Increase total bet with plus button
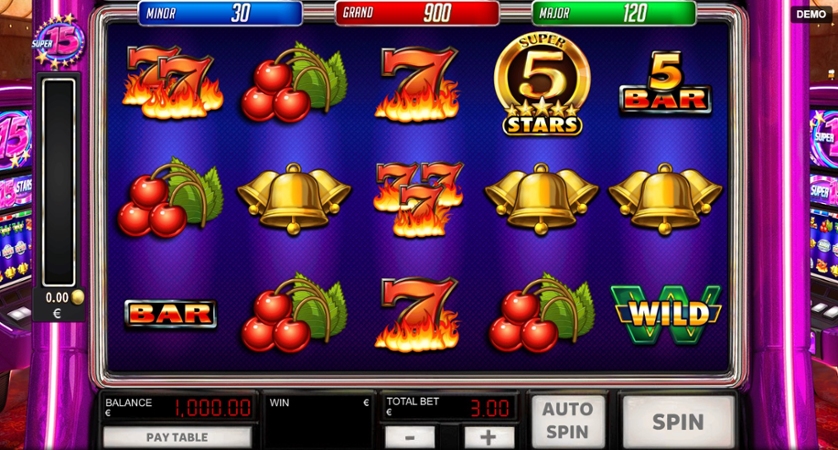 tap(489, 437)
